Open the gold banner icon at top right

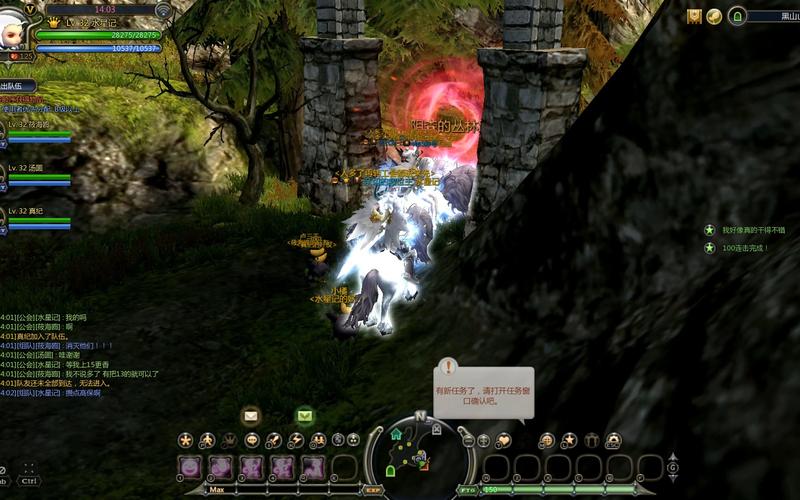(x=694, y=16)
